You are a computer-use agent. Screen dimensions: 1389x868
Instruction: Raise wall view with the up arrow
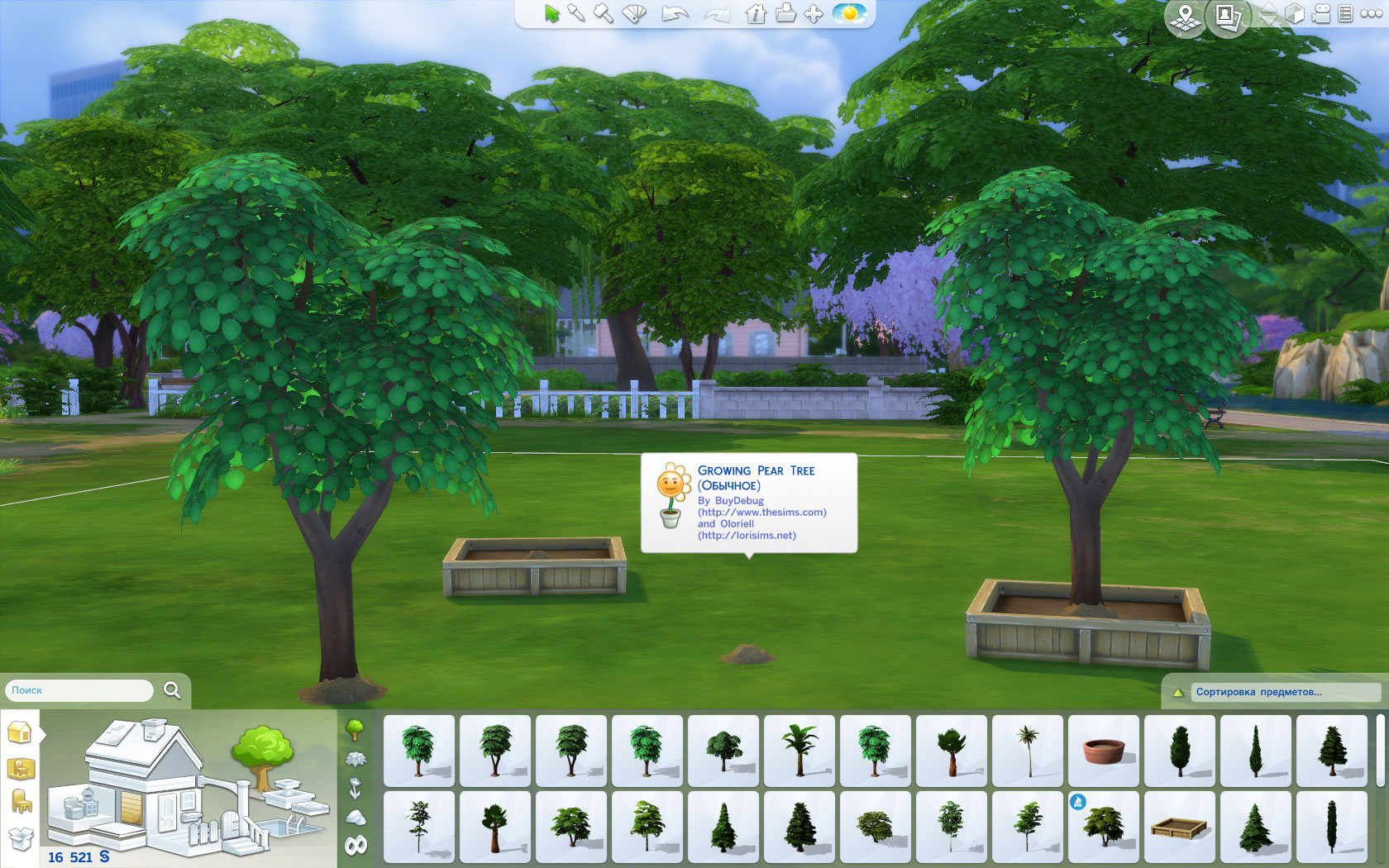(1267, 7)
